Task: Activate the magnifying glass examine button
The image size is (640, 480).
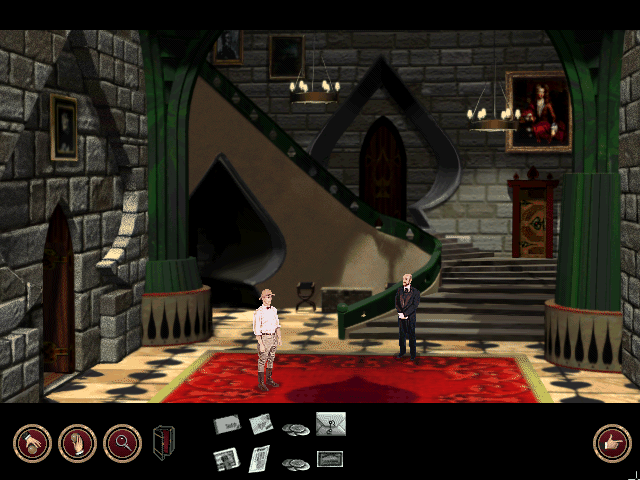Action: tap(122, 443)
